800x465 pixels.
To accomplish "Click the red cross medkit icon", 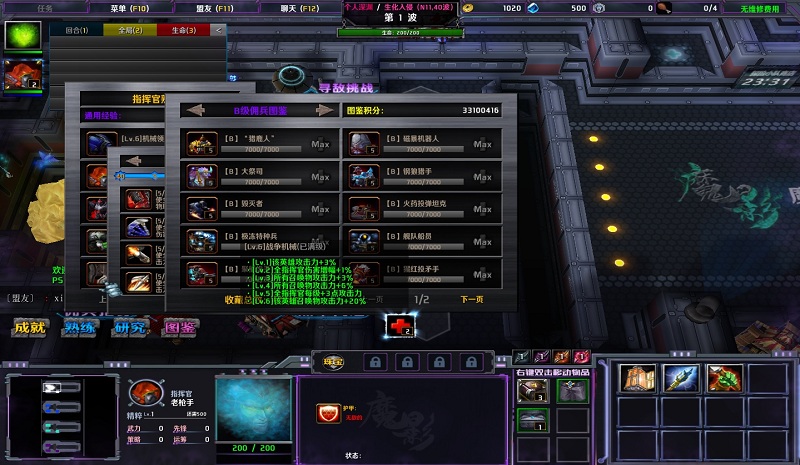I will pos(400,323).
